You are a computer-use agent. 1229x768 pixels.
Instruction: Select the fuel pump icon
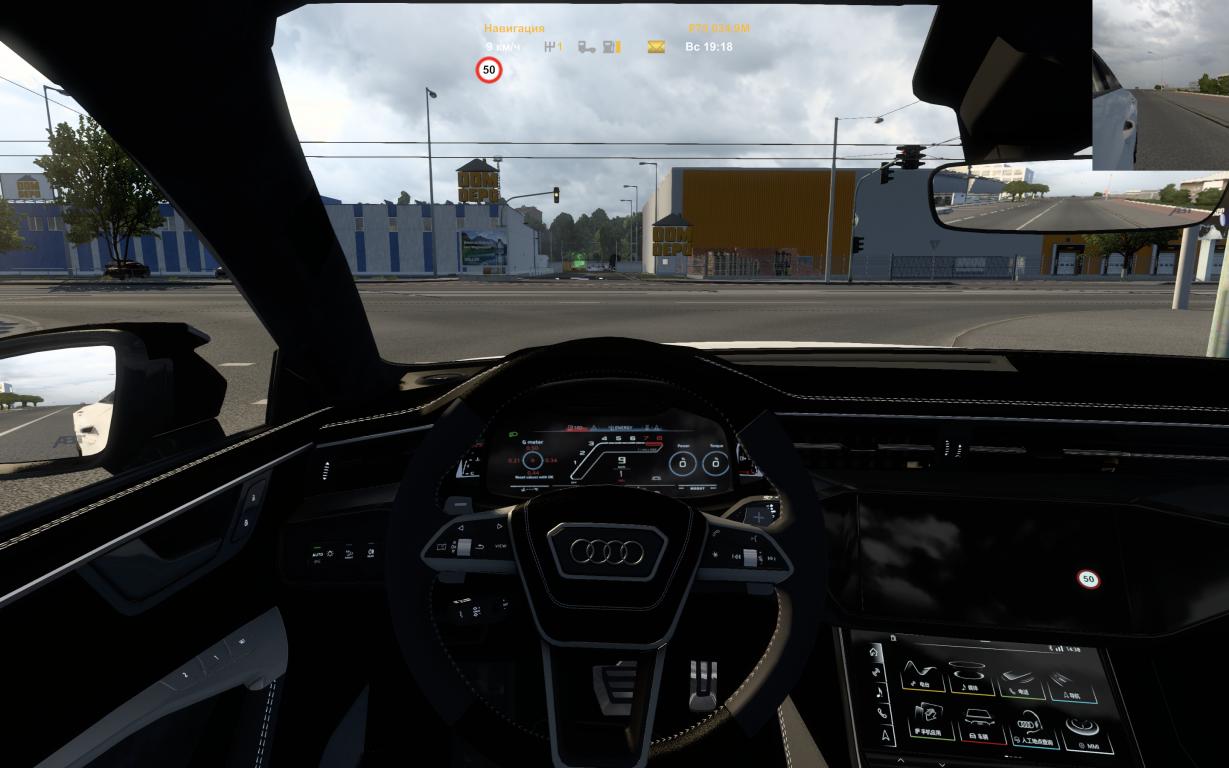(611, 47)
